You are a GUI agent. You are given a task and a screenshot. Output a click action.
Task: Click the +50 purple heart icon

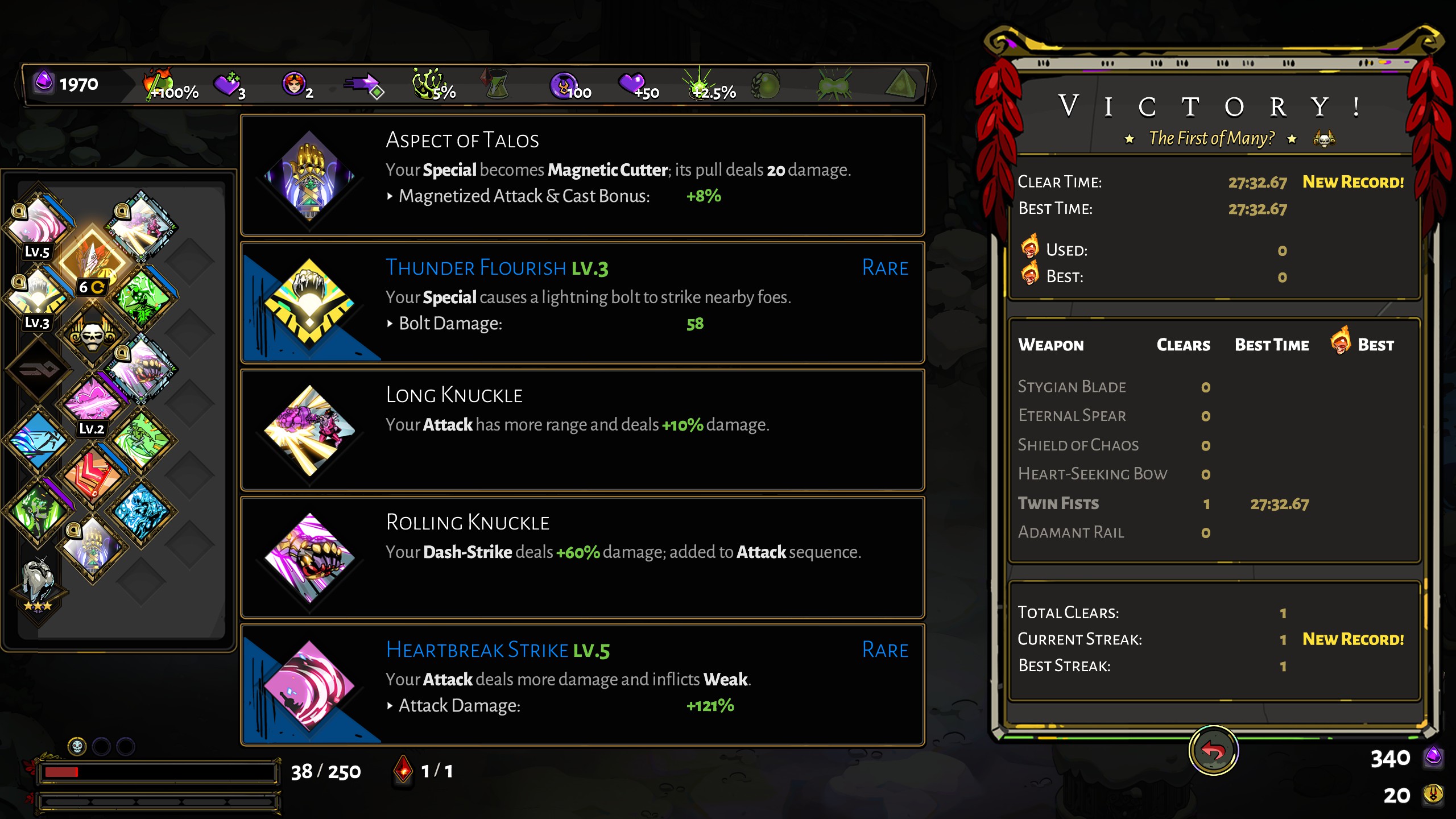tap(637, 85)
